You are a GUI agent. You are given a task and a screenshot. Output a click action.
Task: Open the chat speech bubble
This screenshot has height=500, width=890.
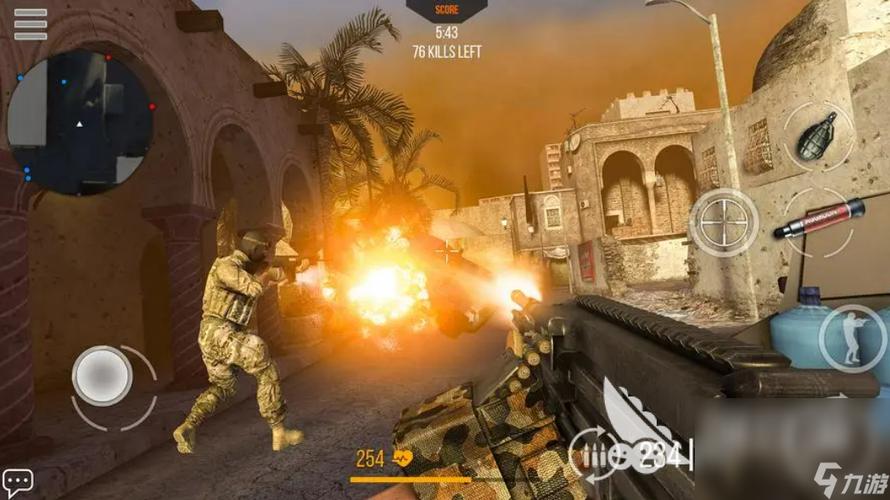click(x=17, y=480)
